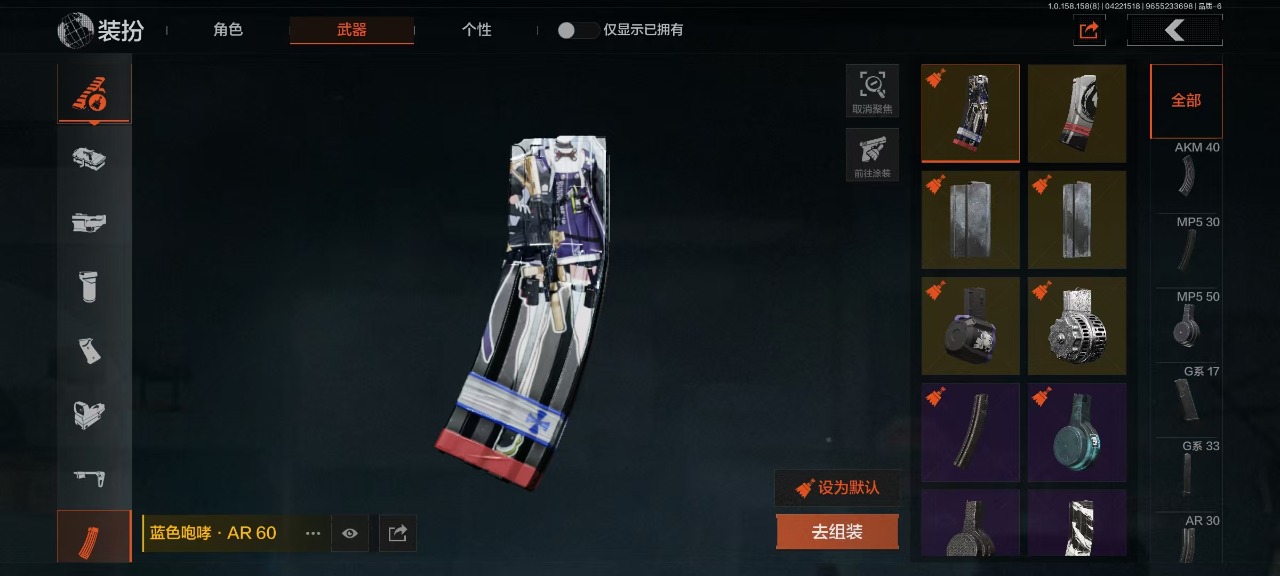Open 前往涂装 weapon painting
Viewport: 1280px width, 576px height.
872,155
